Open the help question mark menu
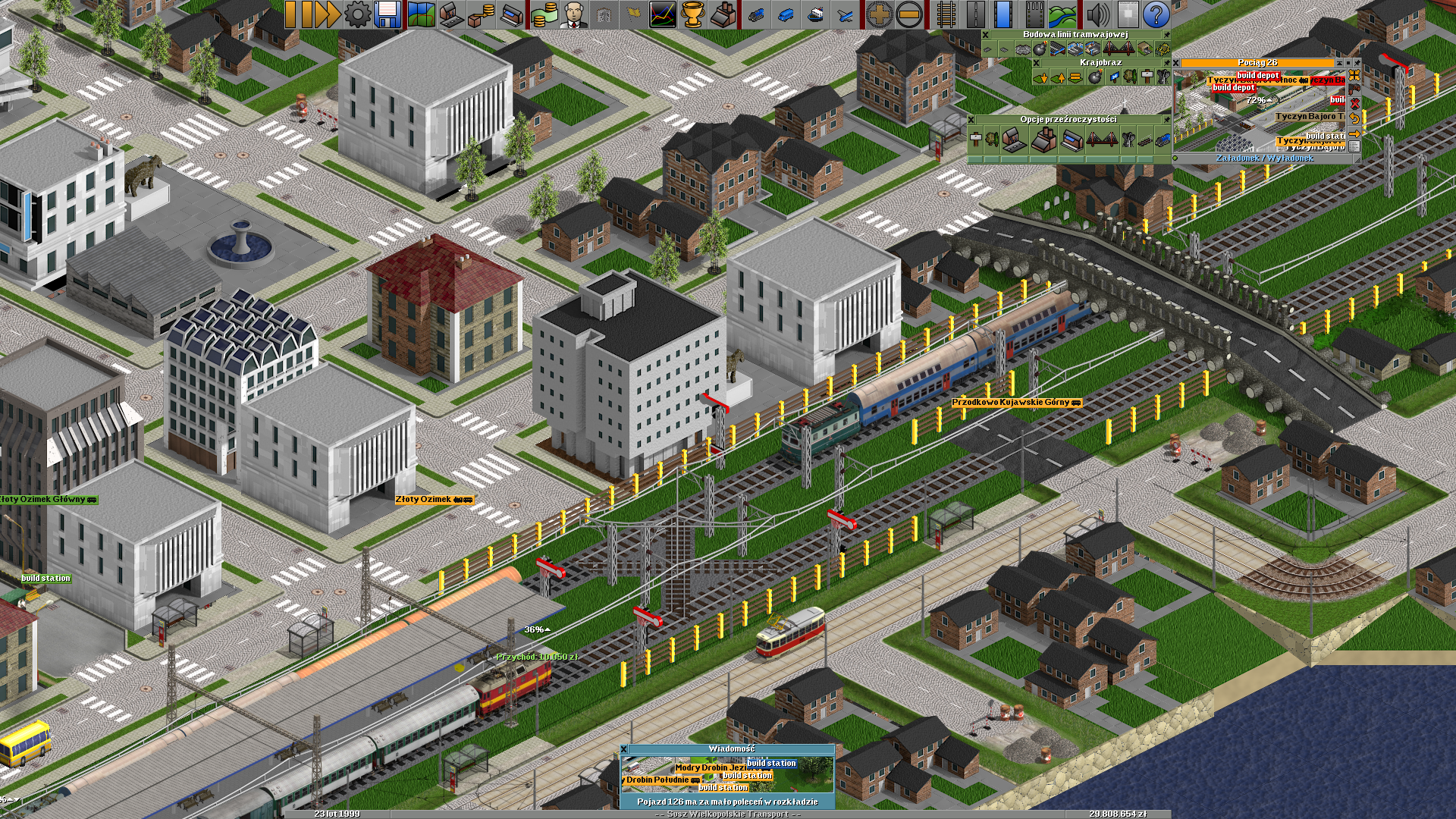Image resolution: width=1456 pixels, height=819 pixels. pyautogui.click(x=1156, y=14)
